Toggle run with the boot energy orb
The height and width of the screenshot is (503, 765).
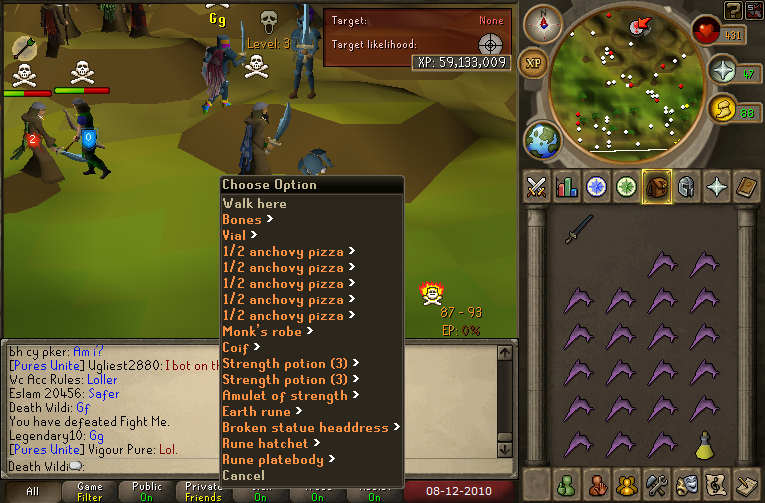724,109
